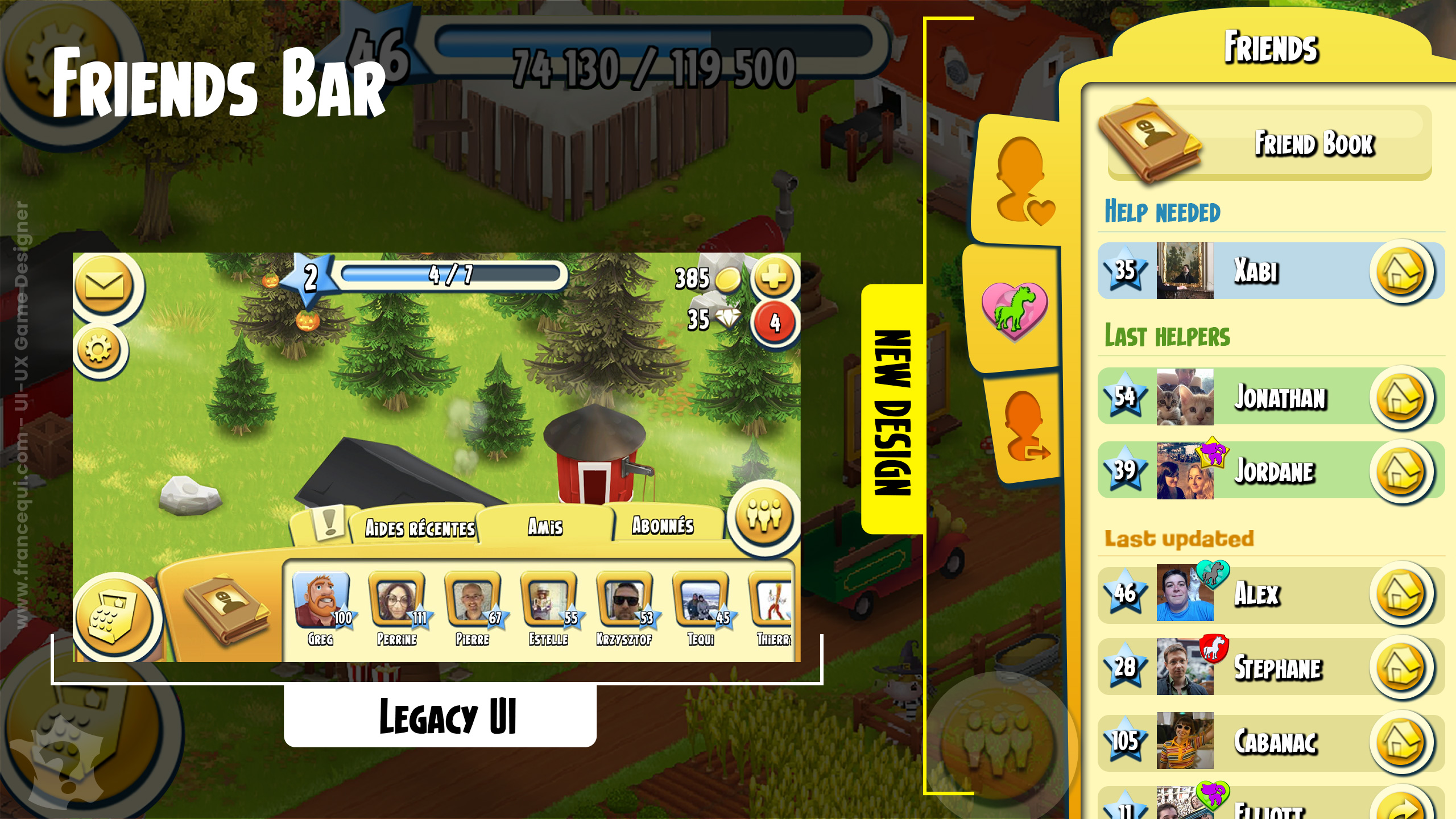This screenshot has height=819, width=1456.
Task: Open settings with the small gear button
Action: coord(99,349)
